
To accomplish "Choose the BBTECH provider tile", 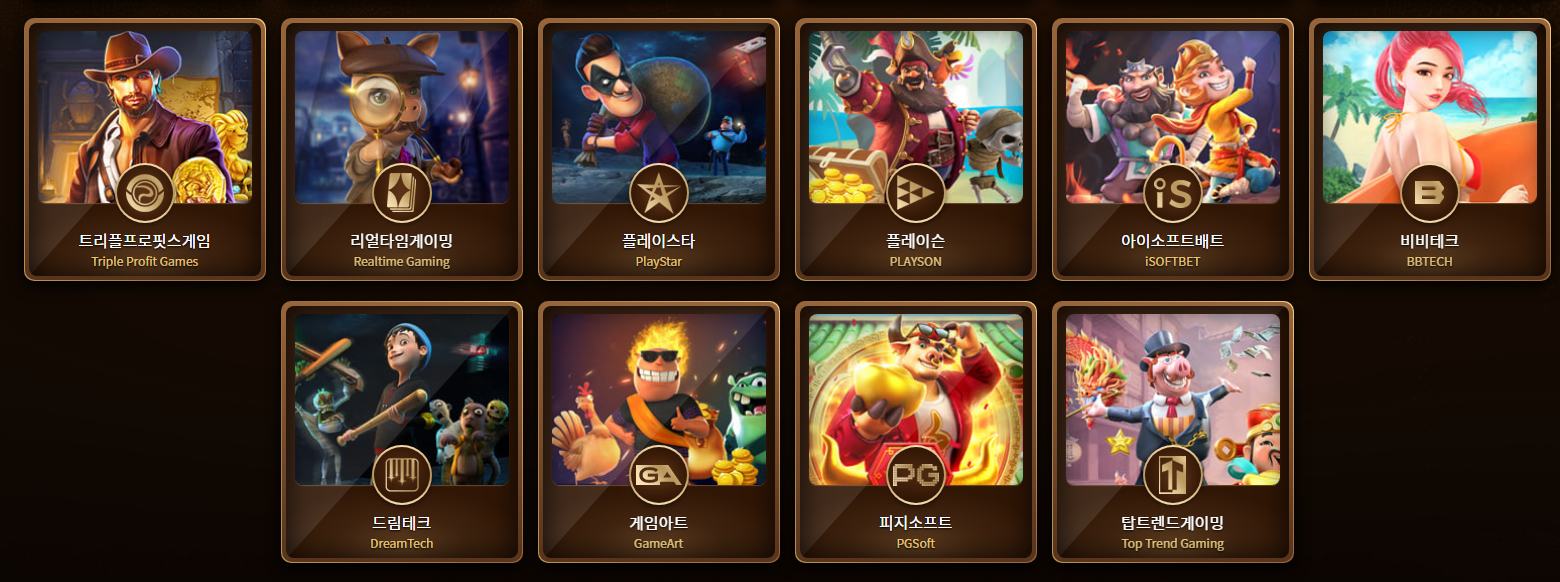I will pyautogui.click(x=1430, y=149).
